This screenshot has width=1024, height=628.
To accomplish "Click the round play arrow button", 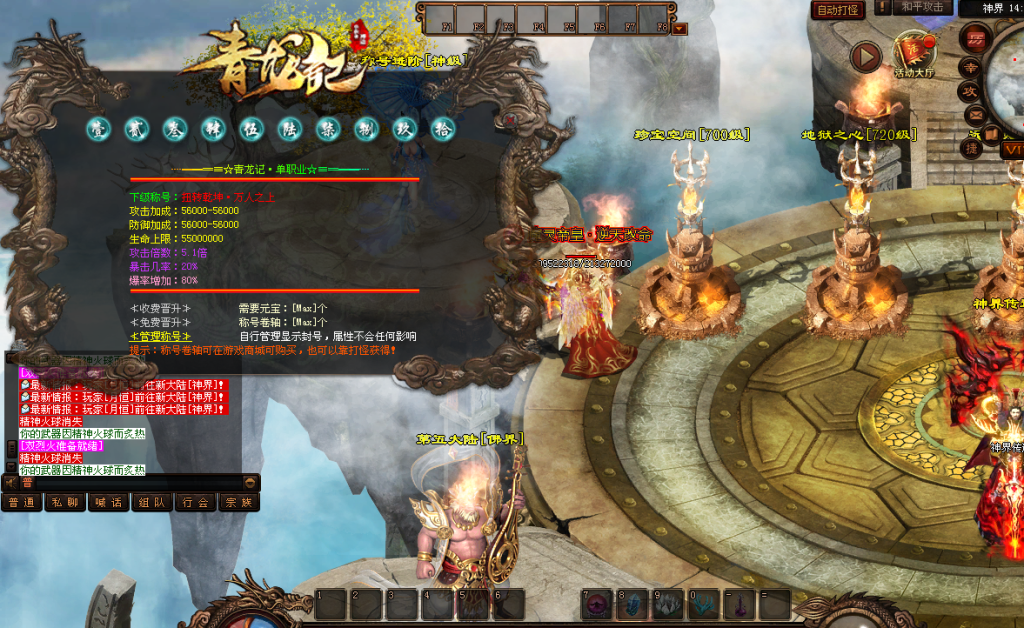I will (866, 56).
